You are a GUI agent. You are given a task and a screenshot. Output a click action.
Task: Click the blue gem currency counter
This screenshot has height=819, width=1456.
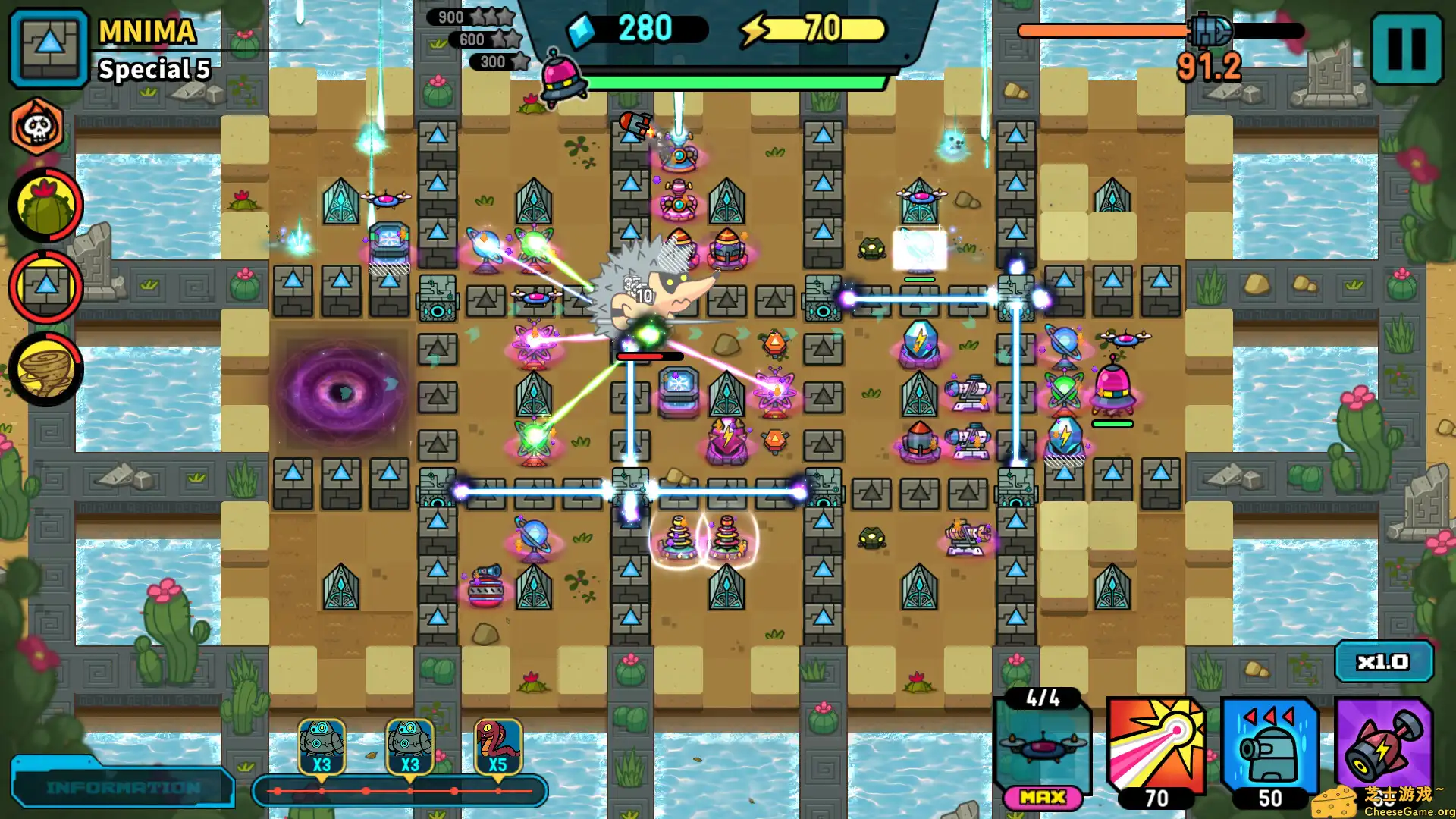(x=640, y=28)
